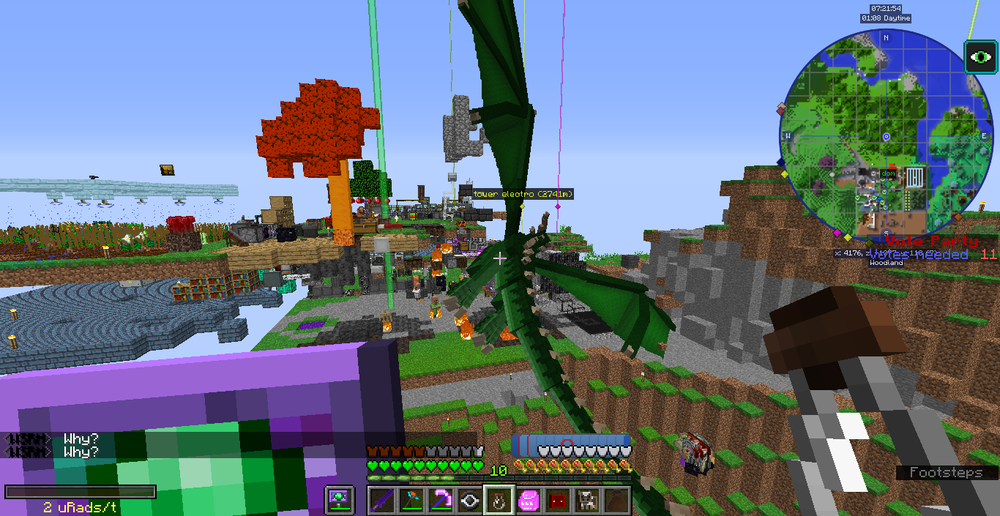Select the red block hotbar slot

pyautogui.click(x=557, y=499)
